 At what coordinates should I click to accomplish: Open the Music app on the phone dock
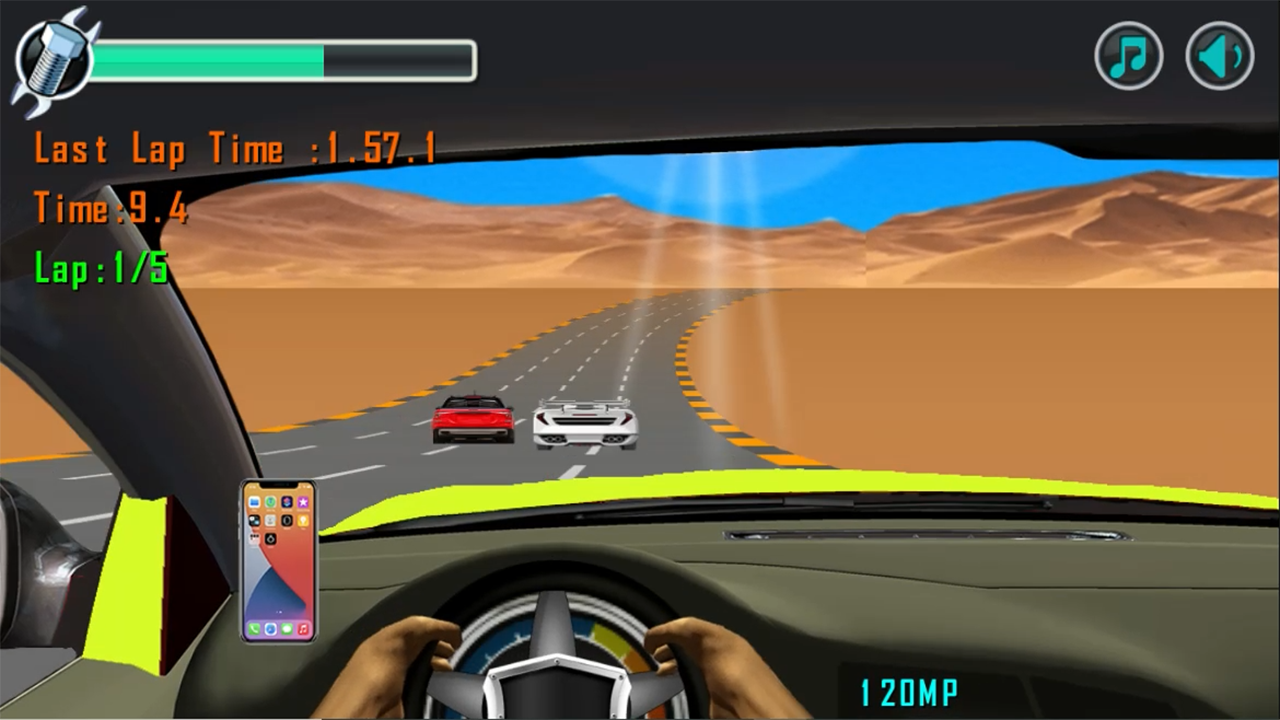point(303,631)
